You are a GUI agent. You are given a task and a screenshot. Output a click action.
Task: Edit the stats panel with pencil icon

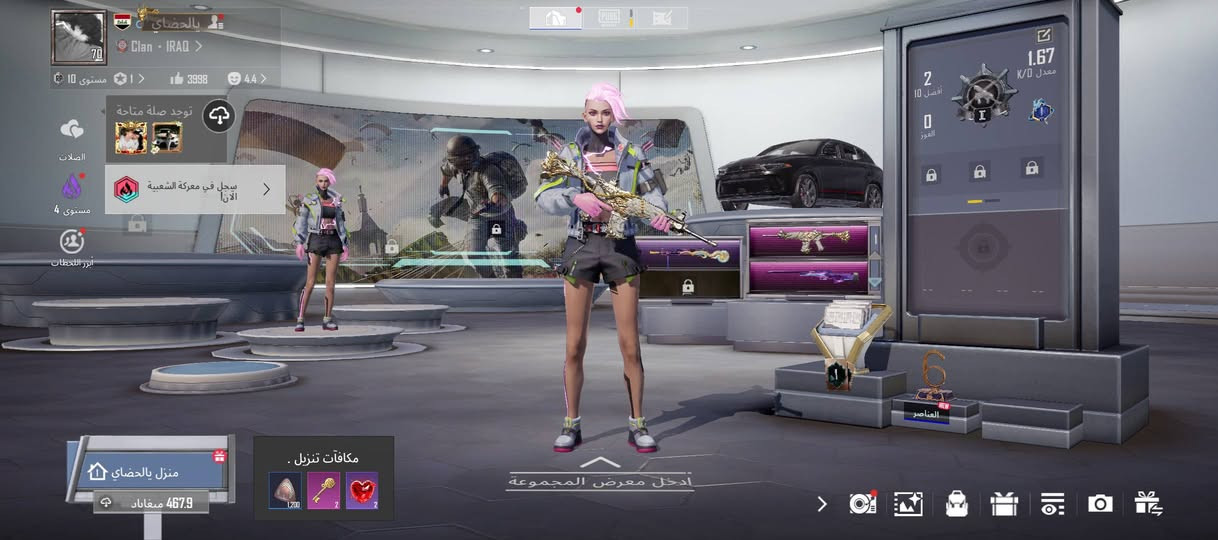point(1044,35)
